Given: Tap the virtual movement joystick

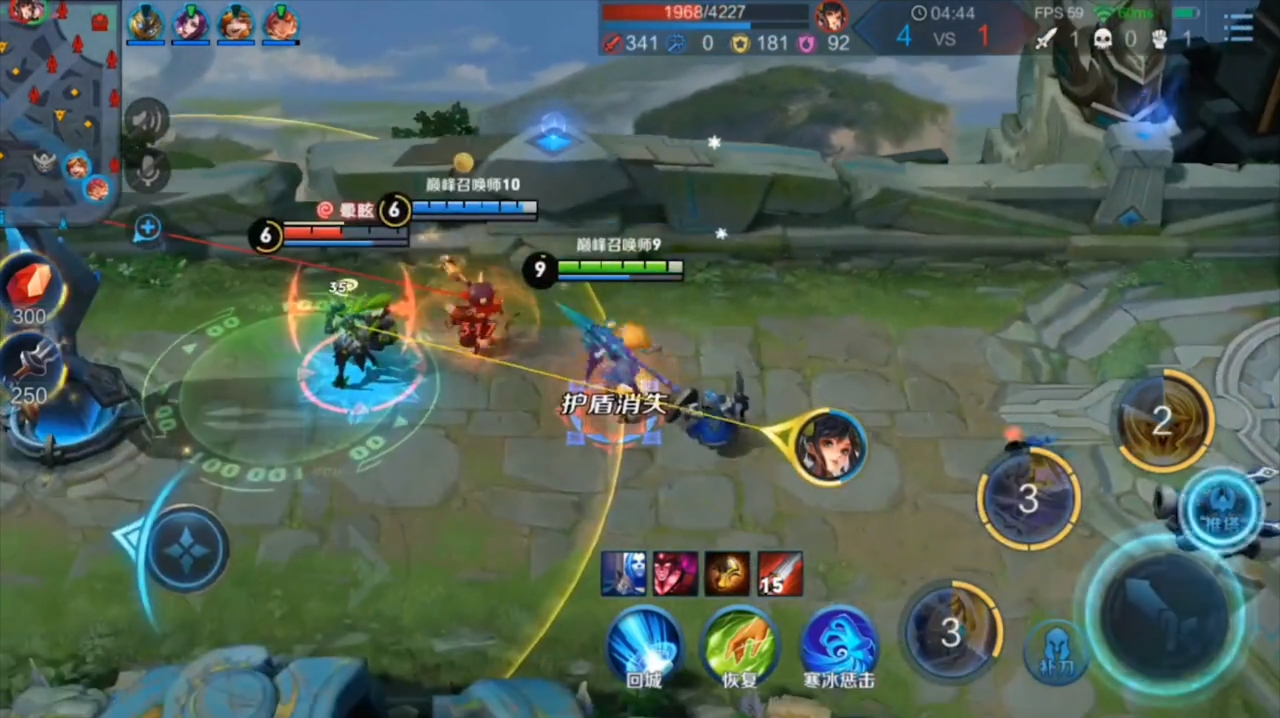Looking at the screenshot, I should [187, 549].
